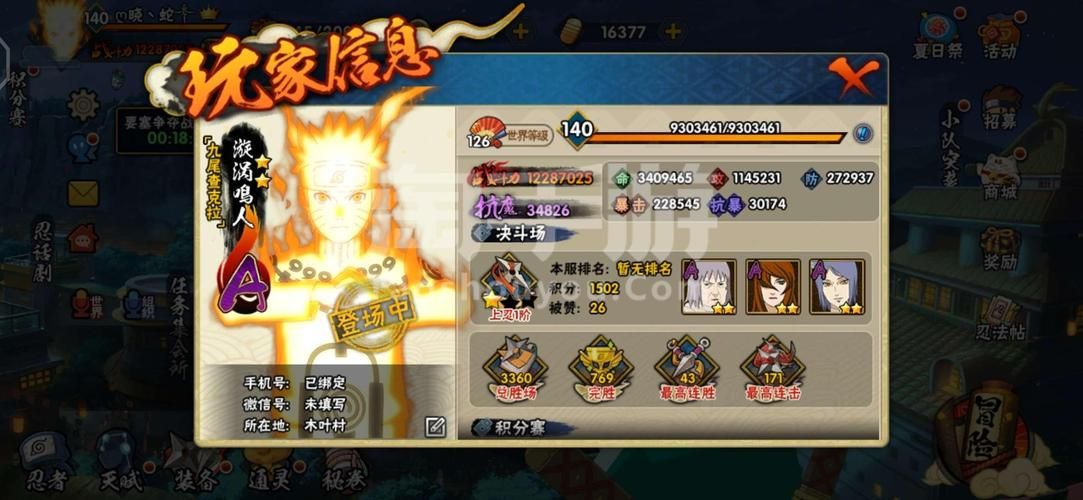The image size is (1083, 500).
Task: Select the white-haired ninja portrait
Action: click(x=708, y=287)
